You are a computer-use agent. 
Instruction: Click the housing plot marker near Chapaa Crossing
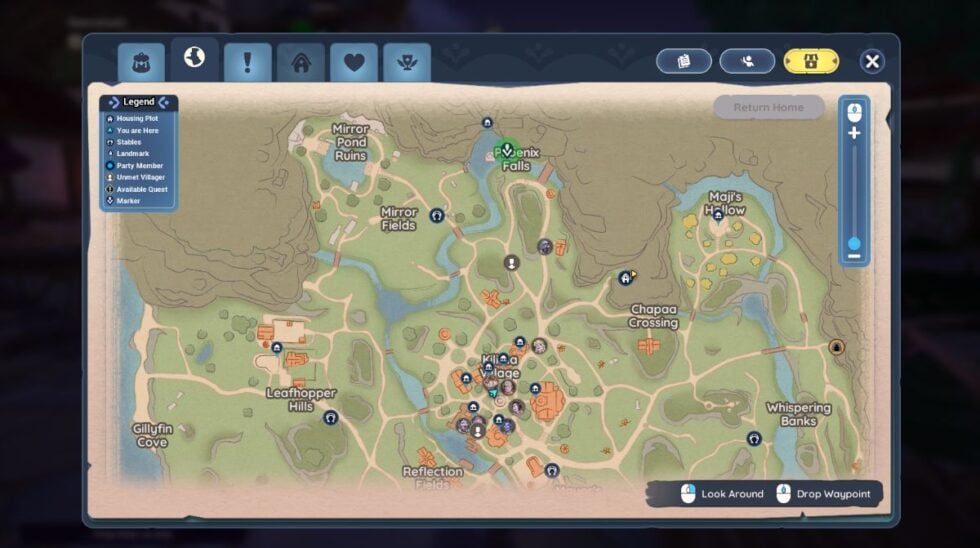[626, 278]
